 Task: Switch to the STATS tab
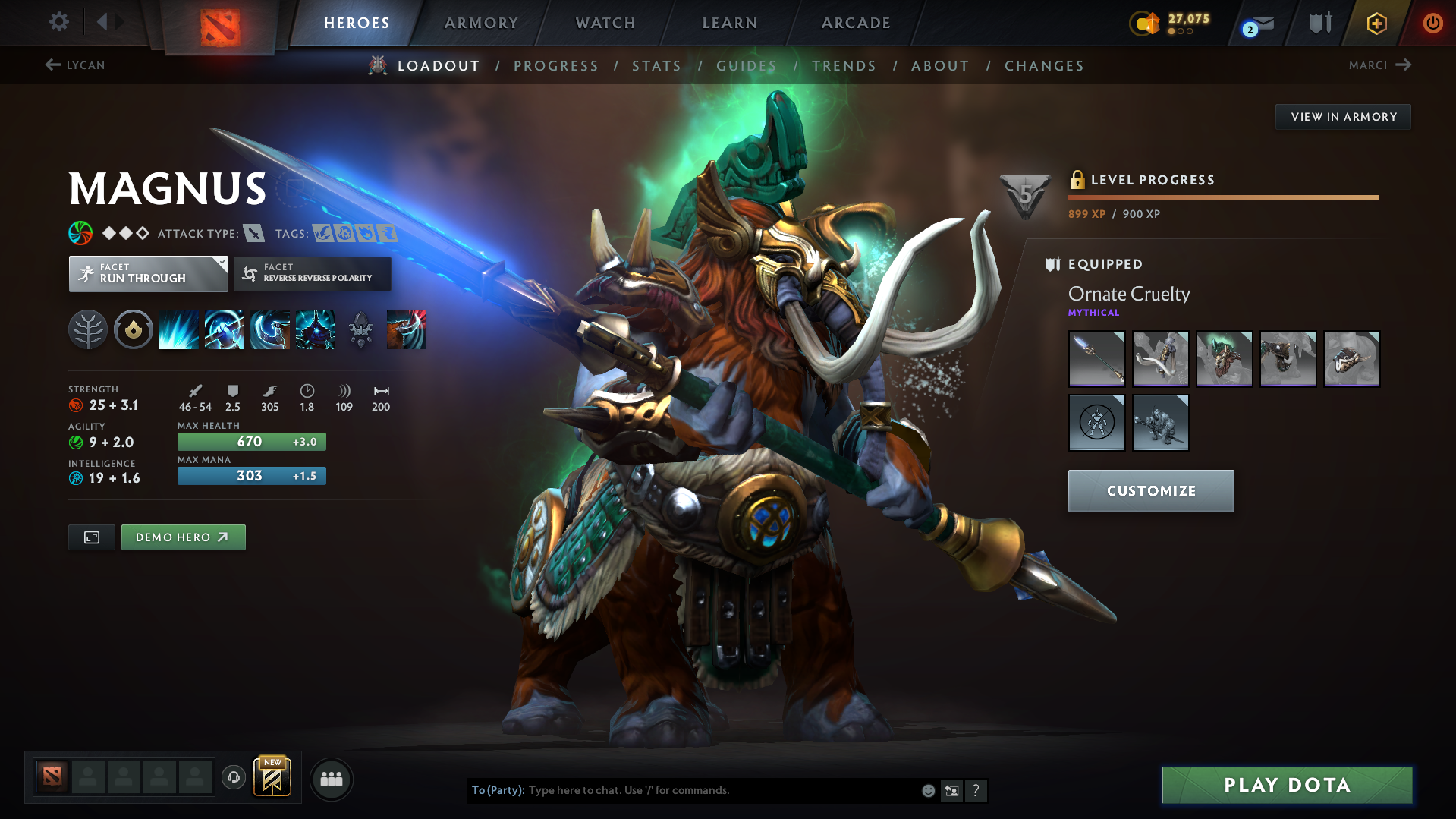pyautogui.click(x=656, y=66)
